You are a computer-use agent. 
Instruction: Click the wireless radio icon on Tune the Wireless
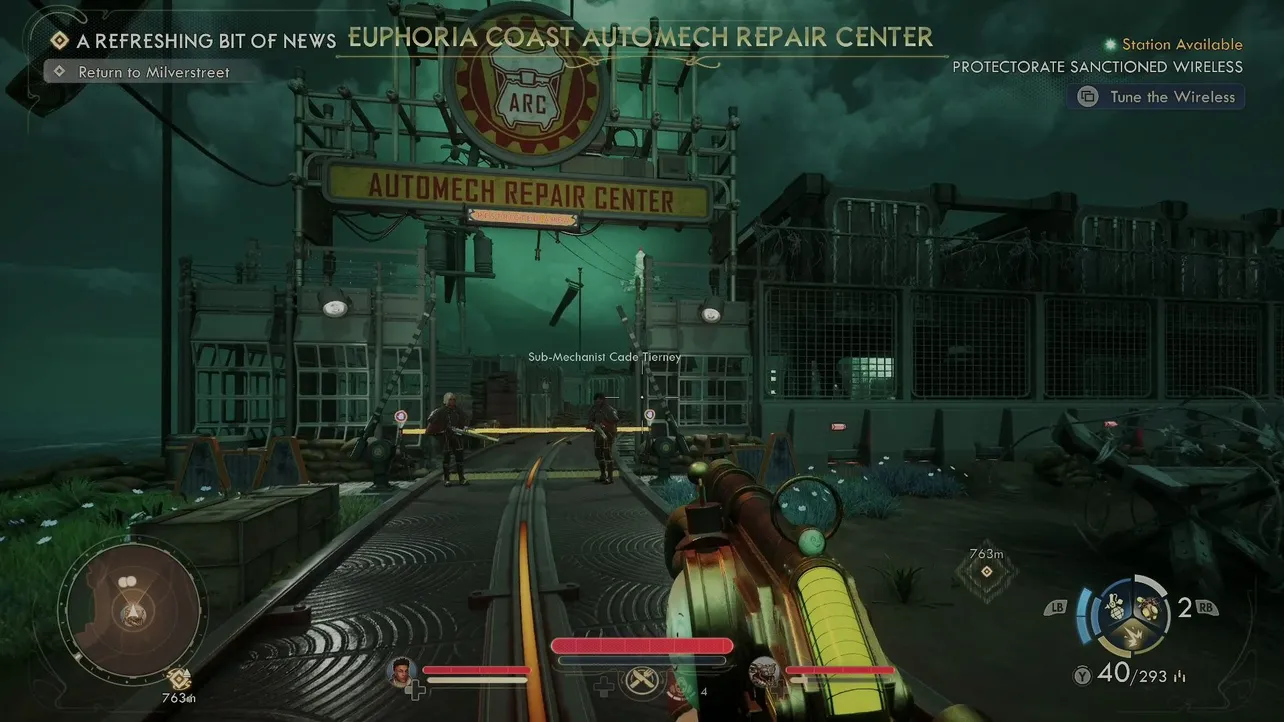coord(1086,96)
